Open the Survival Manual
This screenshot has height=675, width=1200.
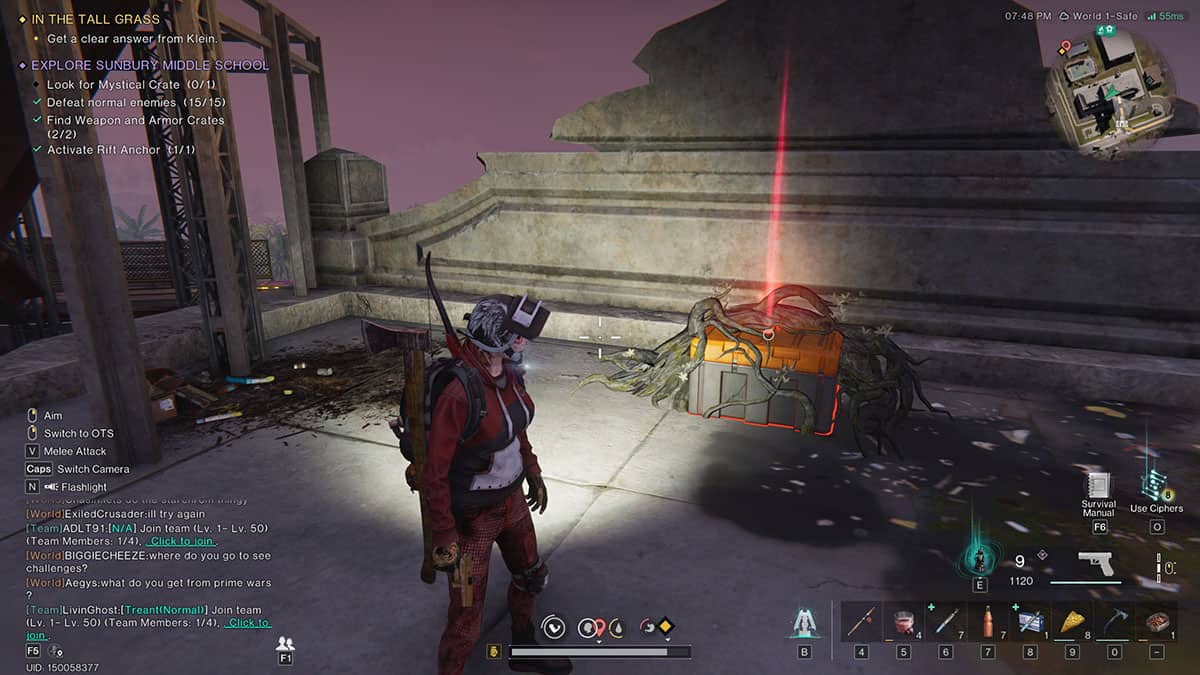pos(1098,487)
